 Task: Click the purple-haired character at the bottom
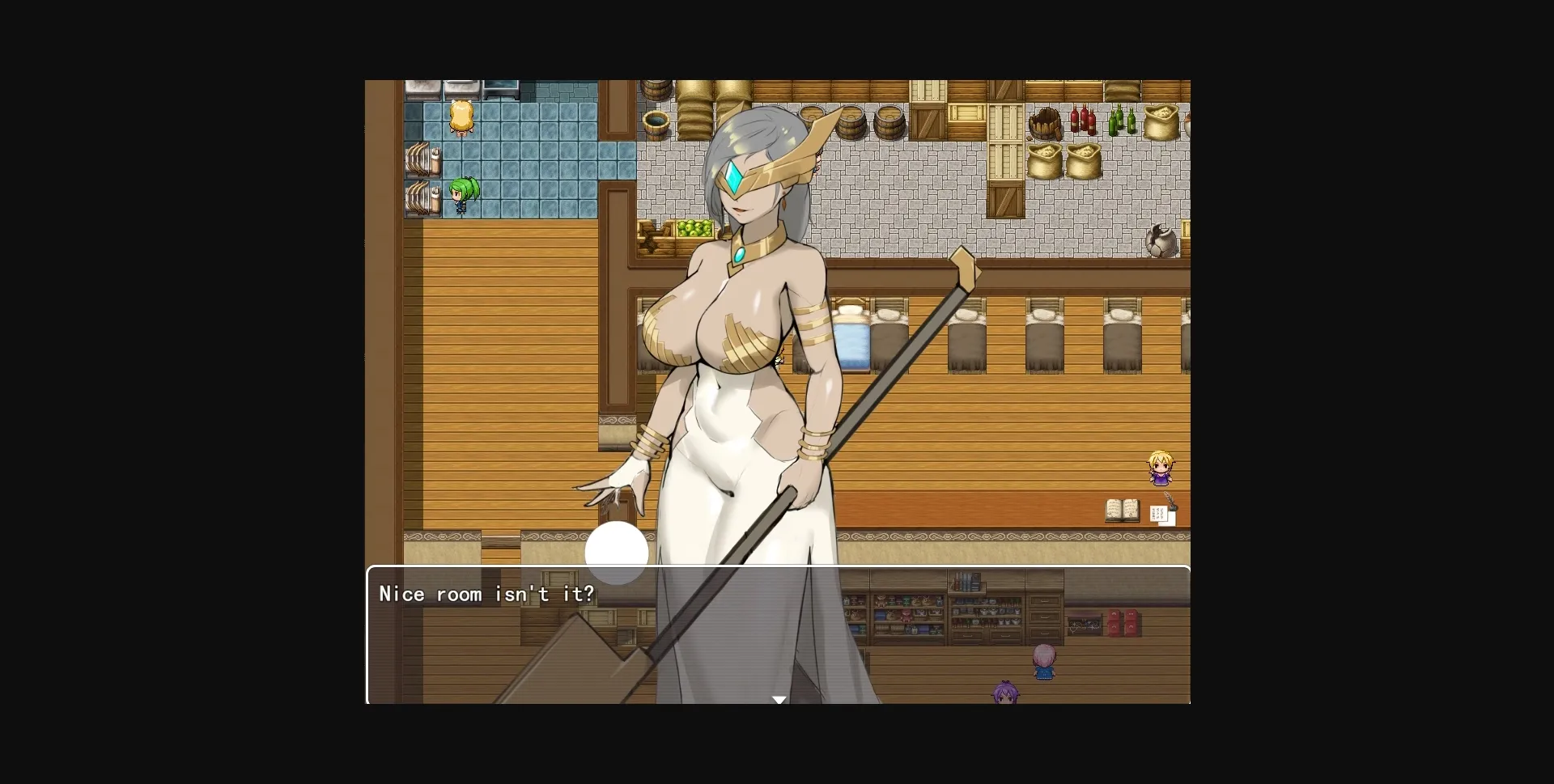[1006, 693]
